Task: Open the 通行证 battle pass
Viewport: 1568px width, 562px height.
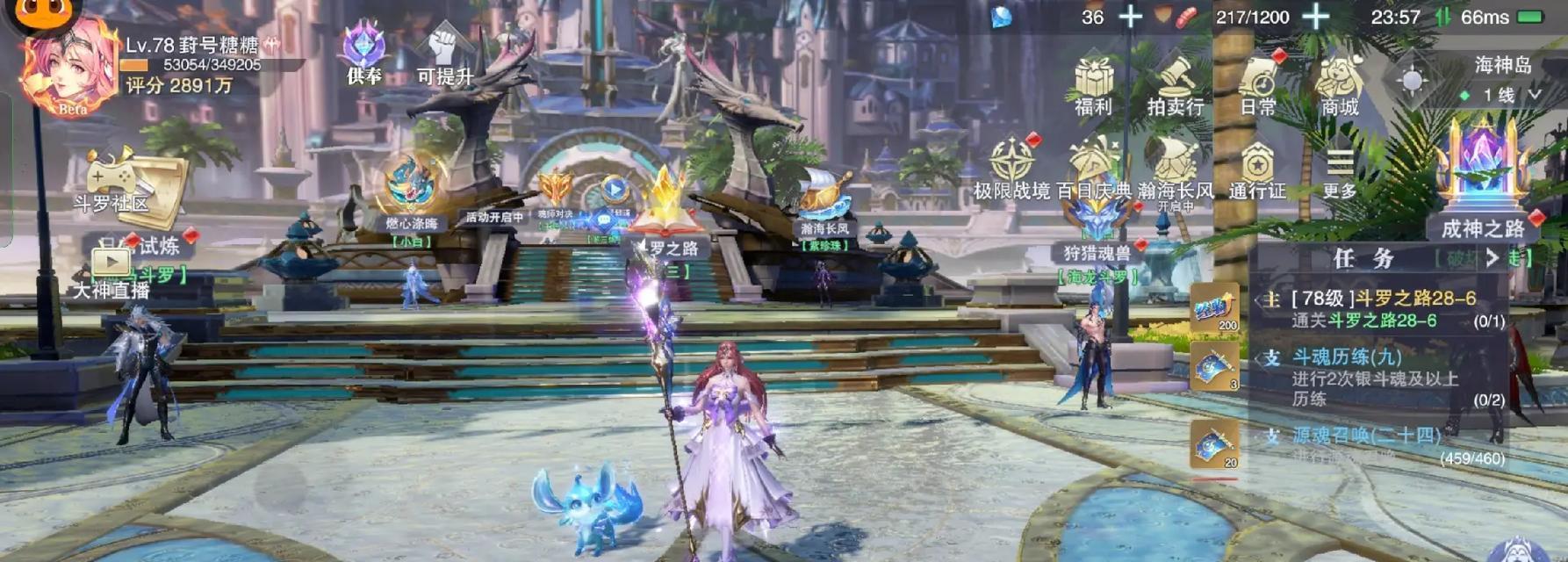Action: (x=1257, y=167)
